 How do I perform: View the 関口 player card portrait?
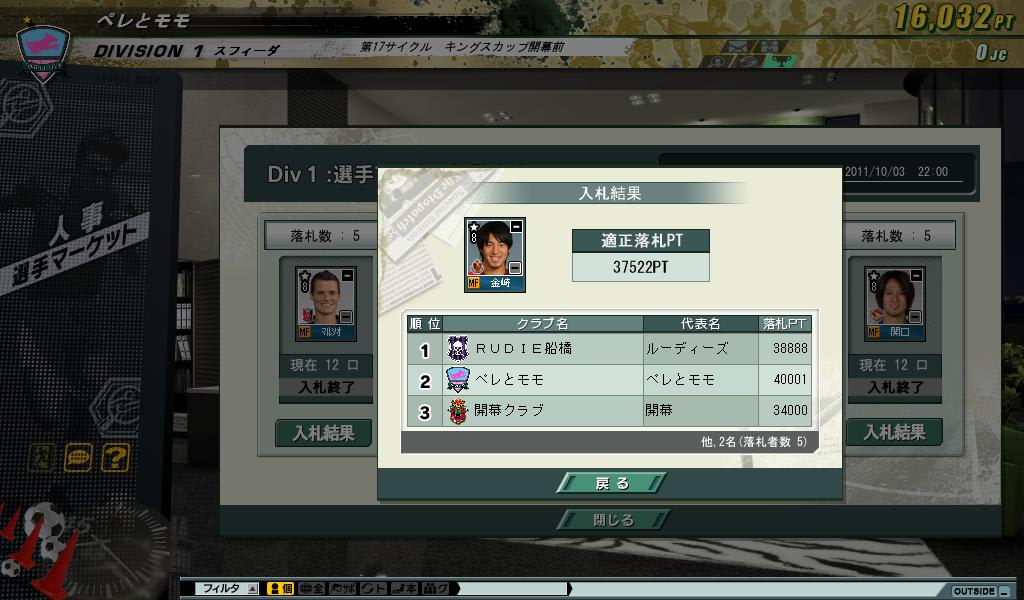894,304
